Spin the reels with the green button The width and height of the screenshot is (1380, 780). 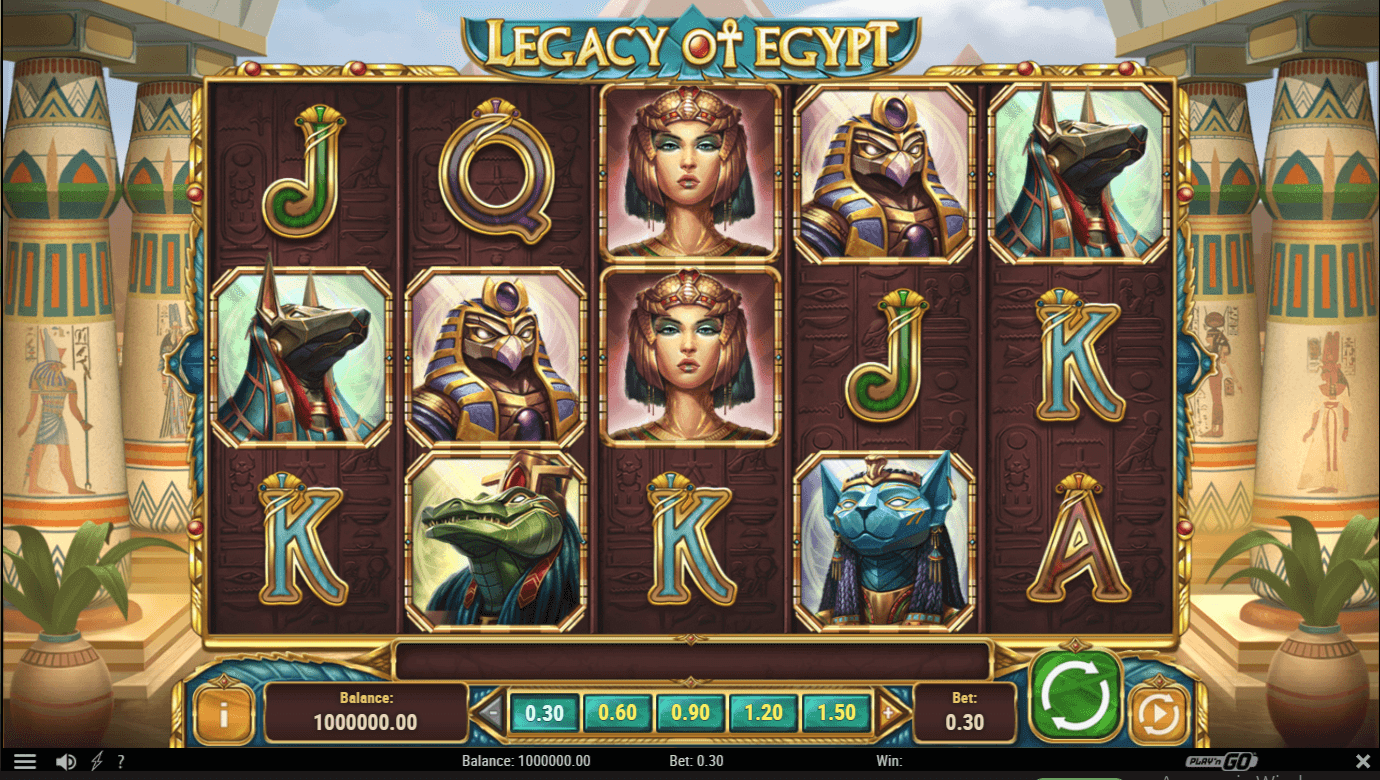click(1076, 694)
